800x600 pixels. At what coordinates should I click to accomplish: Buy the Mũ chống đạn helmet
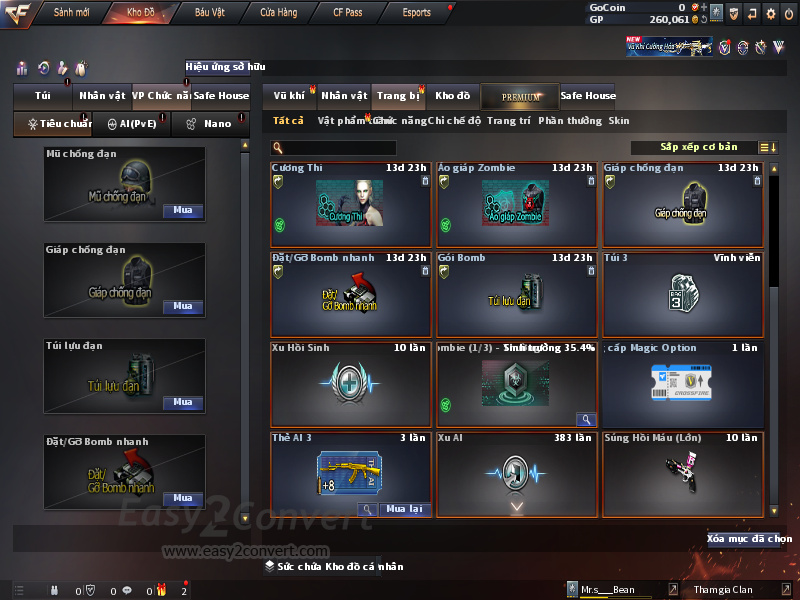coord(183,211)
